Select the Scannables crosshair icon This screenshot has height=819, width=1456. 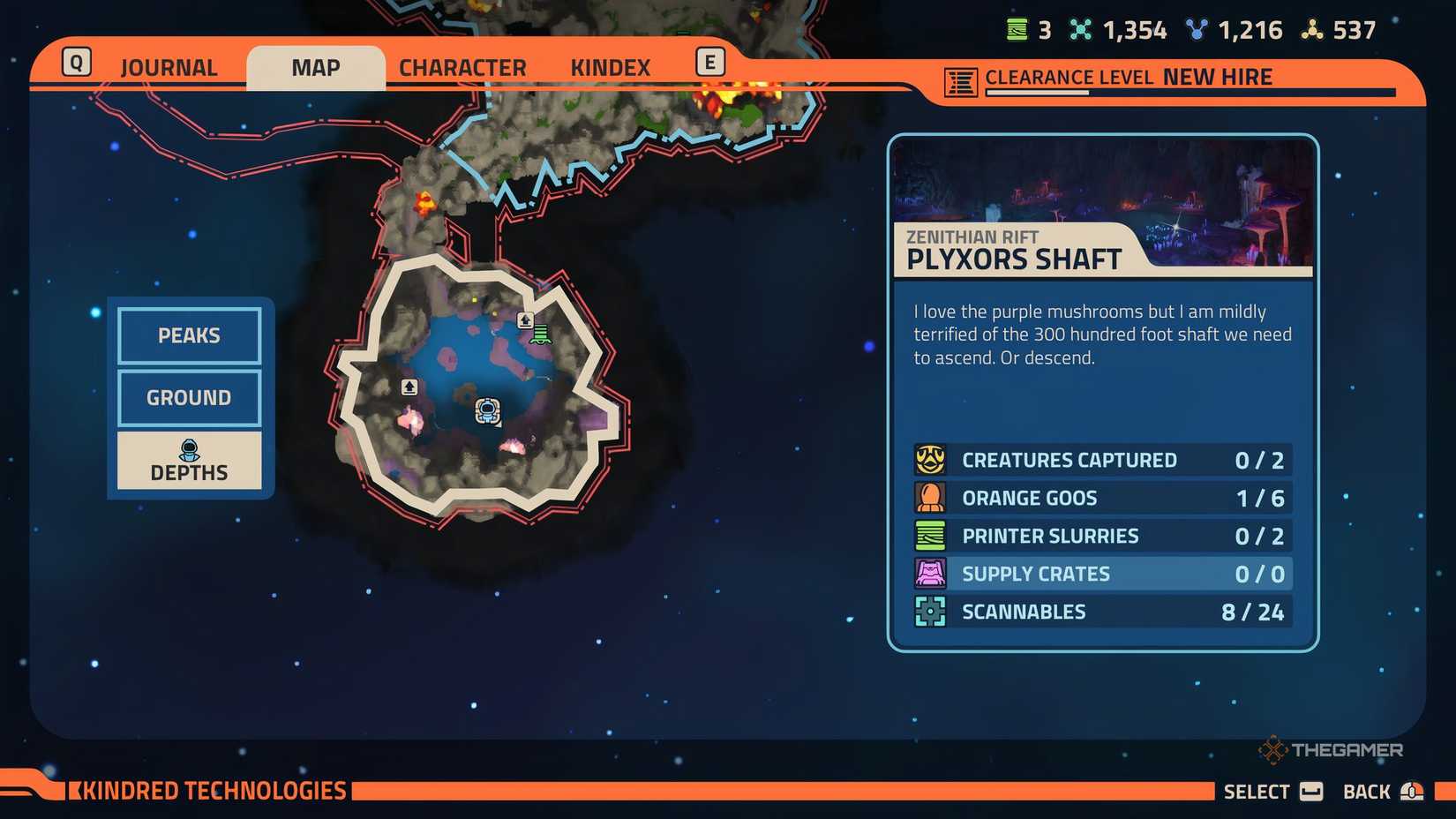[x=929, y=611]
